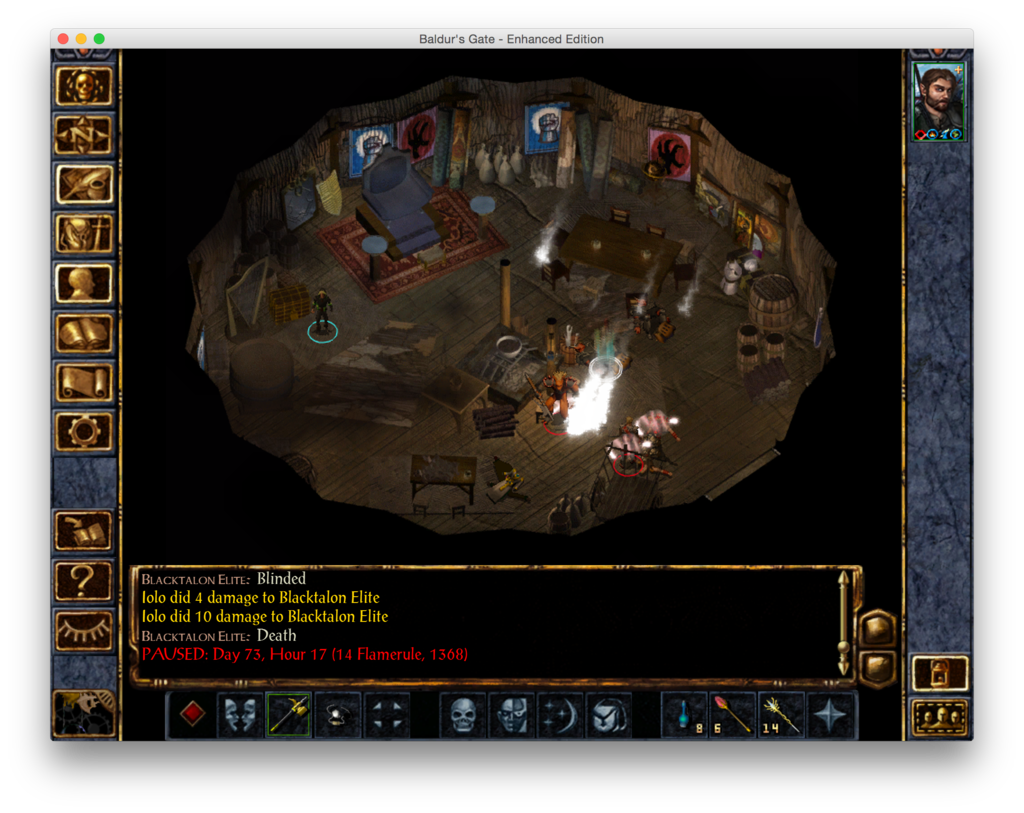Use the red-tipped wand quick item
1024x813 pixels.
(733, 715)
